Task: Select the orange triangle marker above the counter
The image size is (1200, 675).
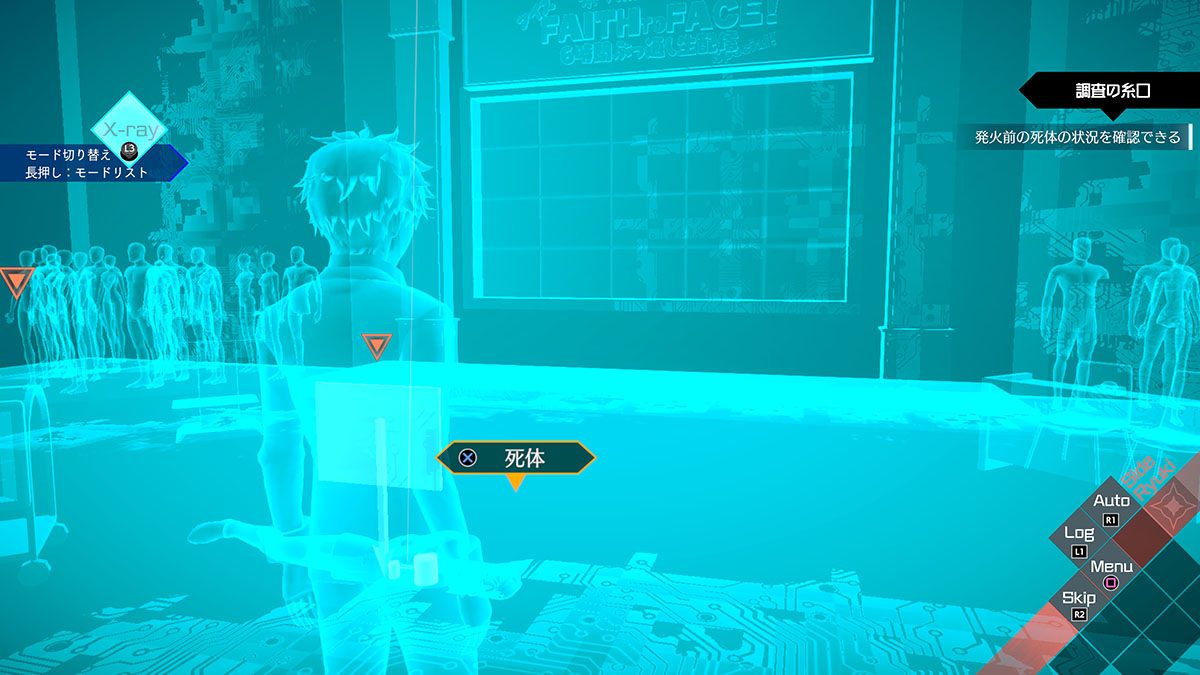Action: pos(376,346)
